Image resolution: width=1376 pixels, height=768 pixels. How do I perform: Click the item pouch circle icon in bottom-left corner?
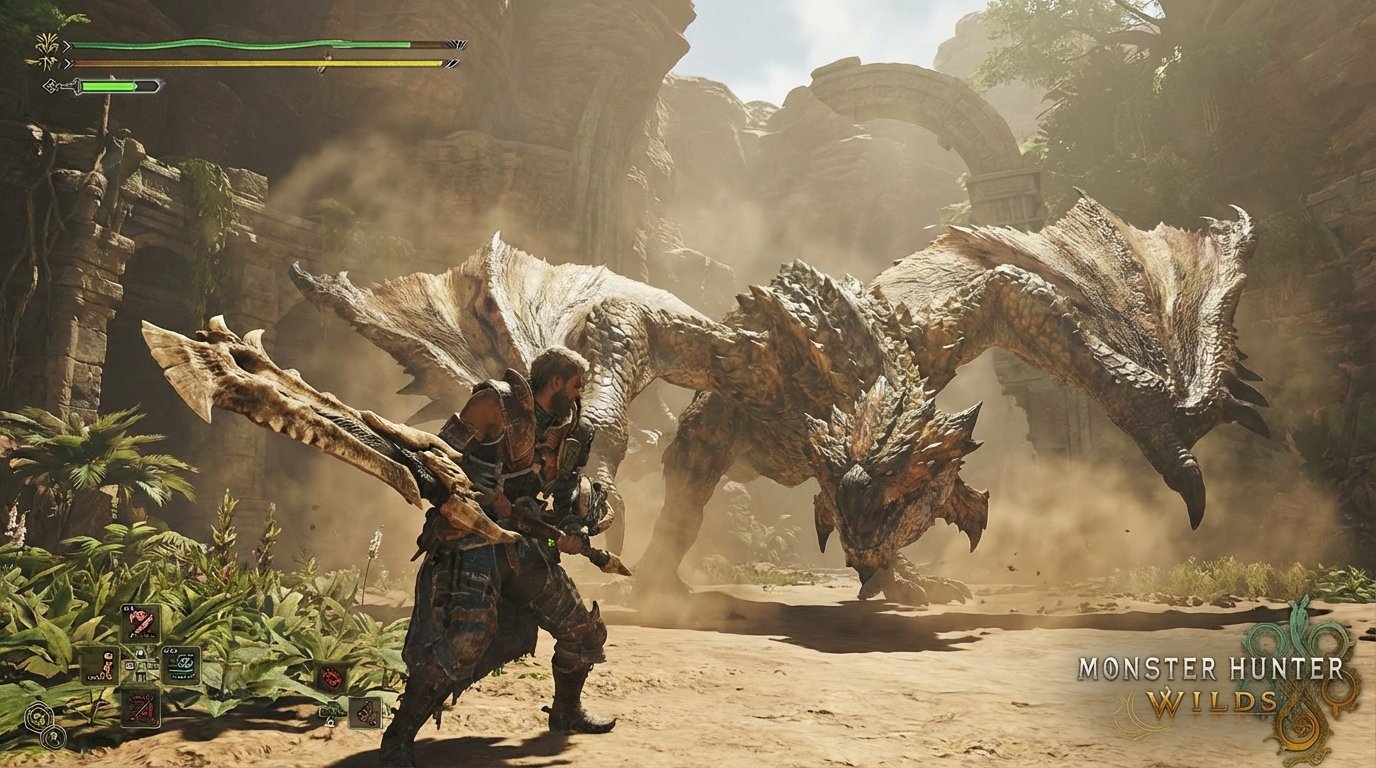(39, 718)
